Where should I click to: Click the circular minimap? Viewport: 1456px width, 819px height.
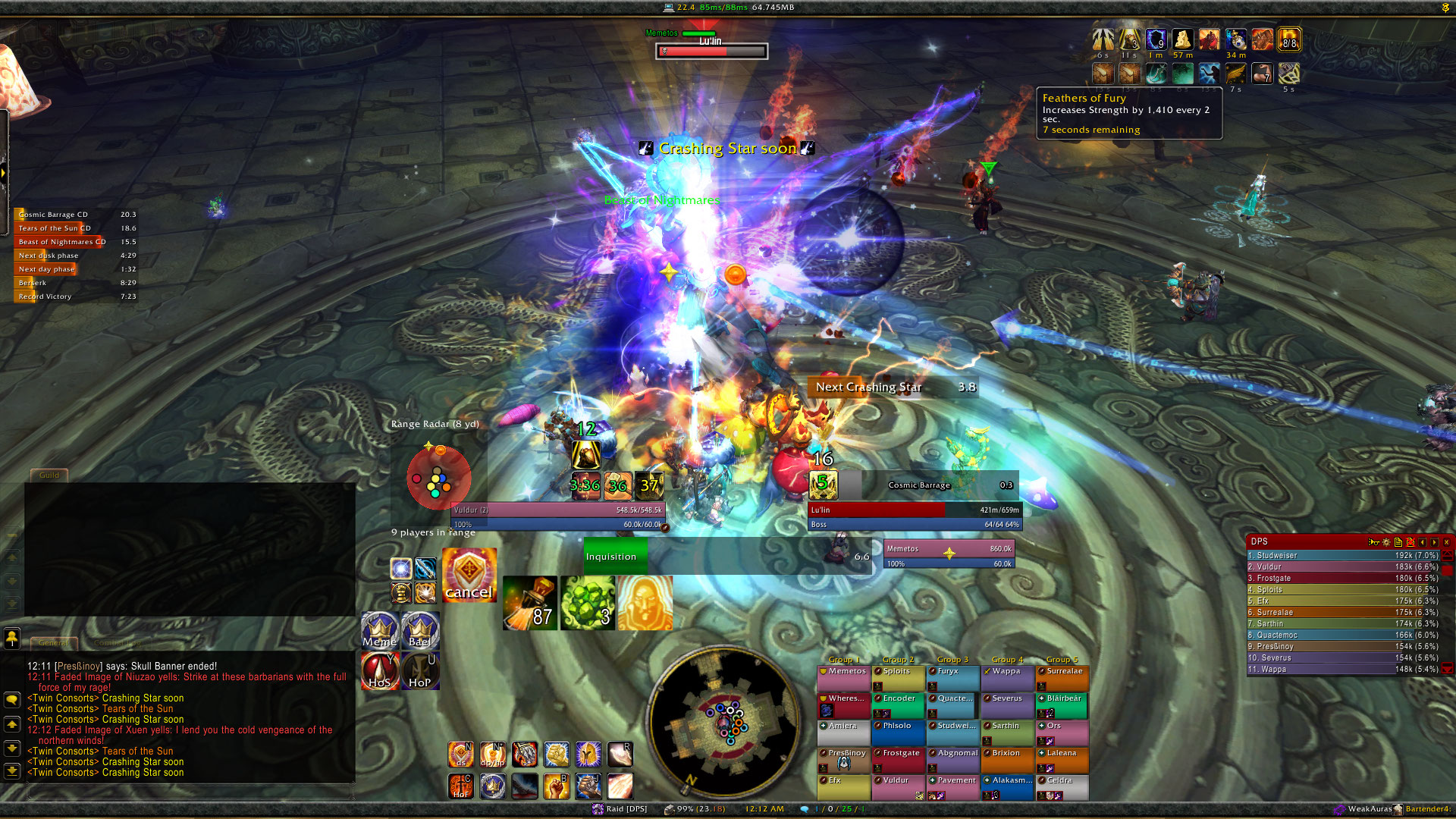coord(723,720)
